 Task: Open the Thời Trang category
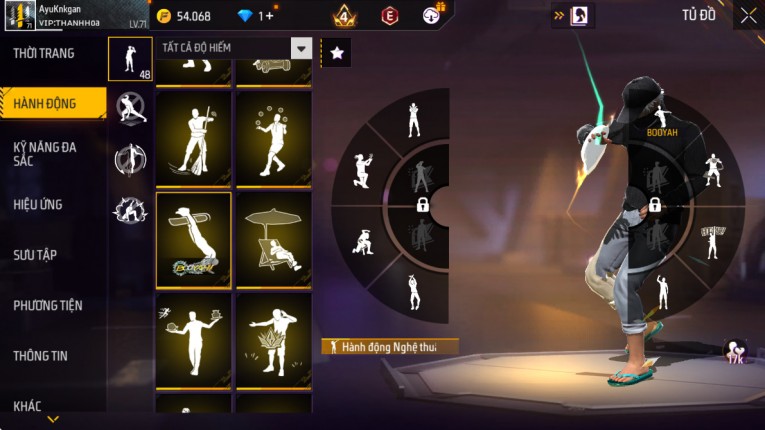click(x=45, y=53)
